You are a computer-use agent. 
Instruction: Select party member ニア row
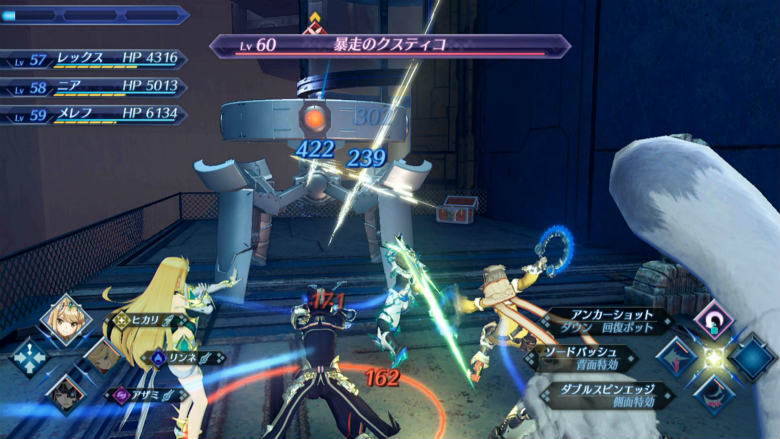click(x=95, y=87)
